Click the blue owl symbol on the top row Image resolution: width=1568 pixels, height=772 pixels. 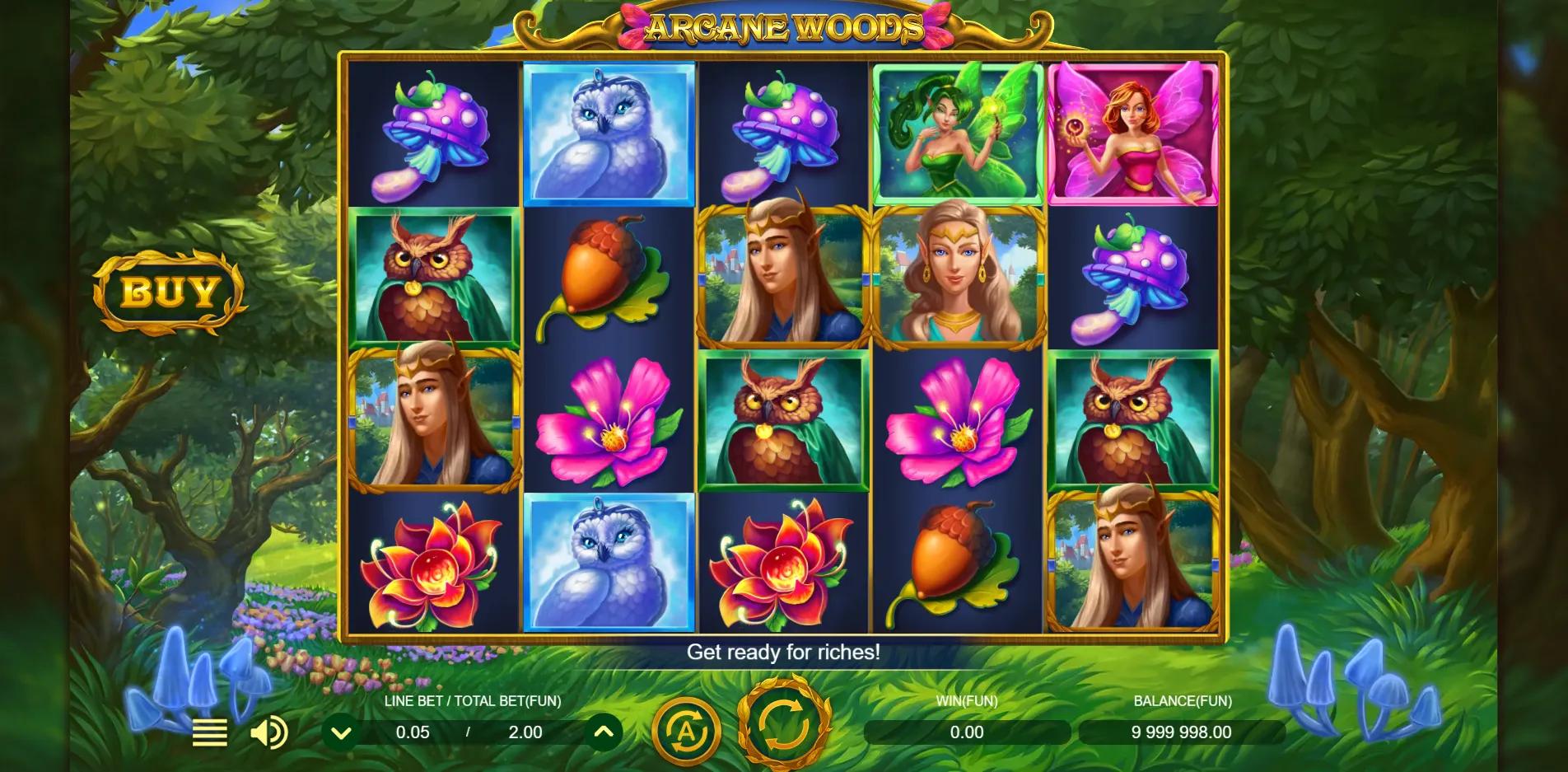point(608,132)
